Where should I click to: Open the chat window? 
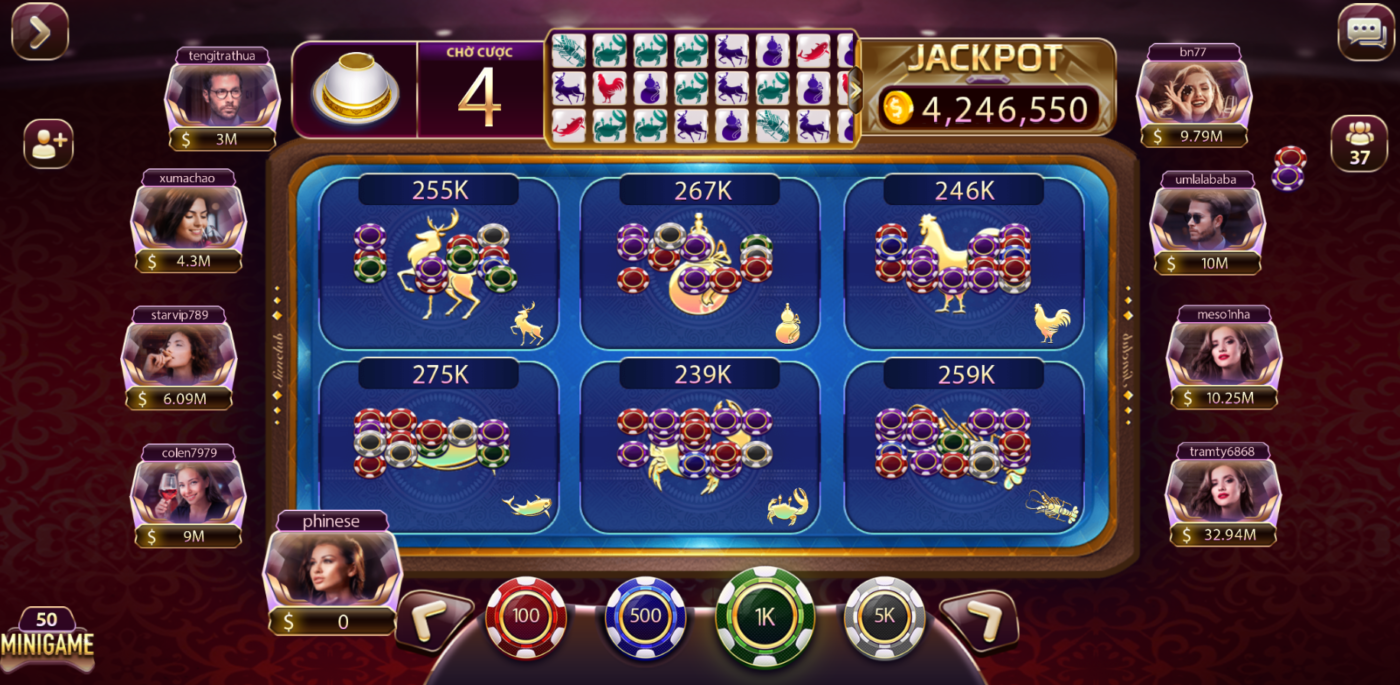pyautogui.click(x=1365, y=32)
